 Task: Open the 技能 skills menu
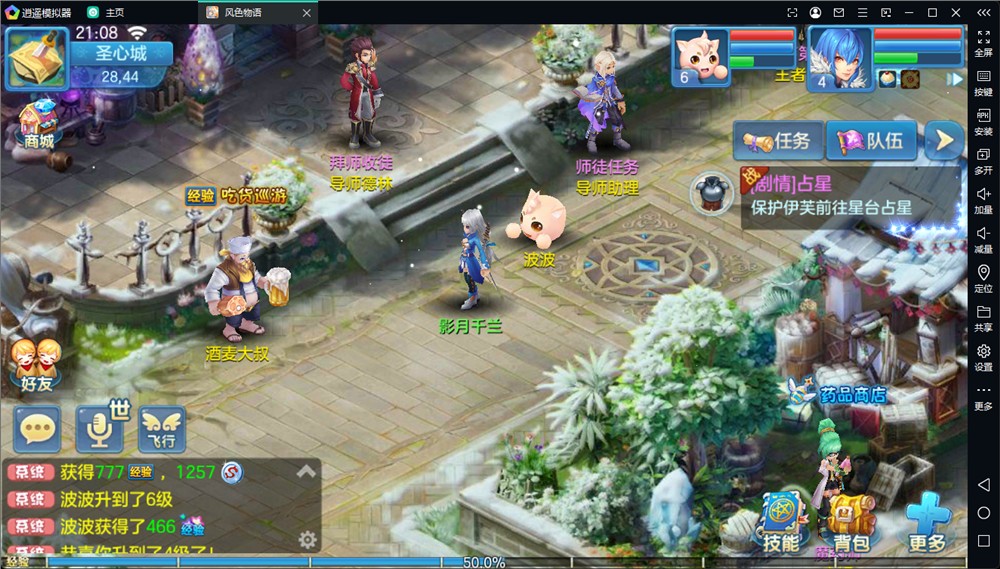(x=780, y=523)
